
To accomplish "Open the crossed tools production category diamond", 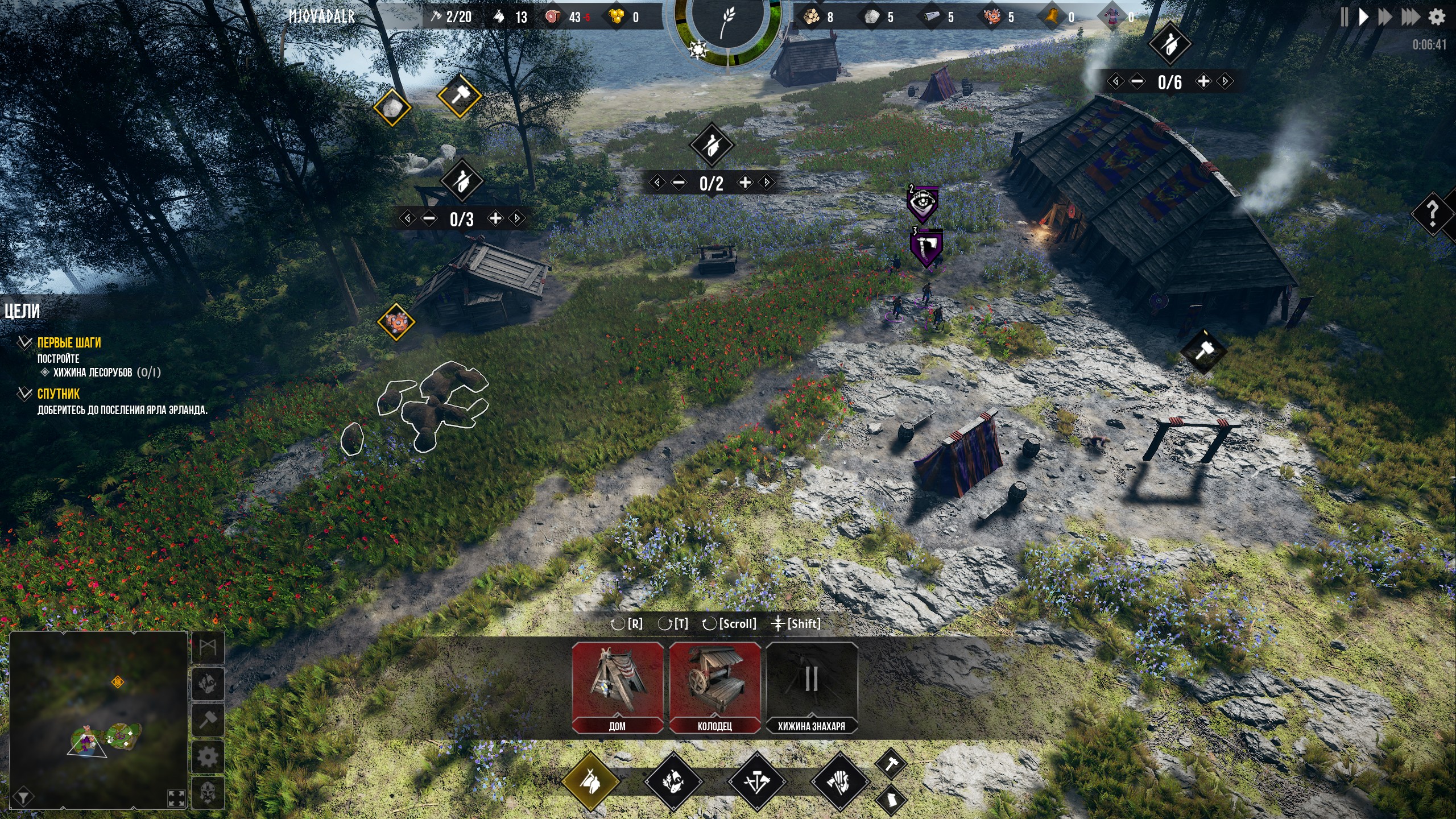I will pos(756,781).
